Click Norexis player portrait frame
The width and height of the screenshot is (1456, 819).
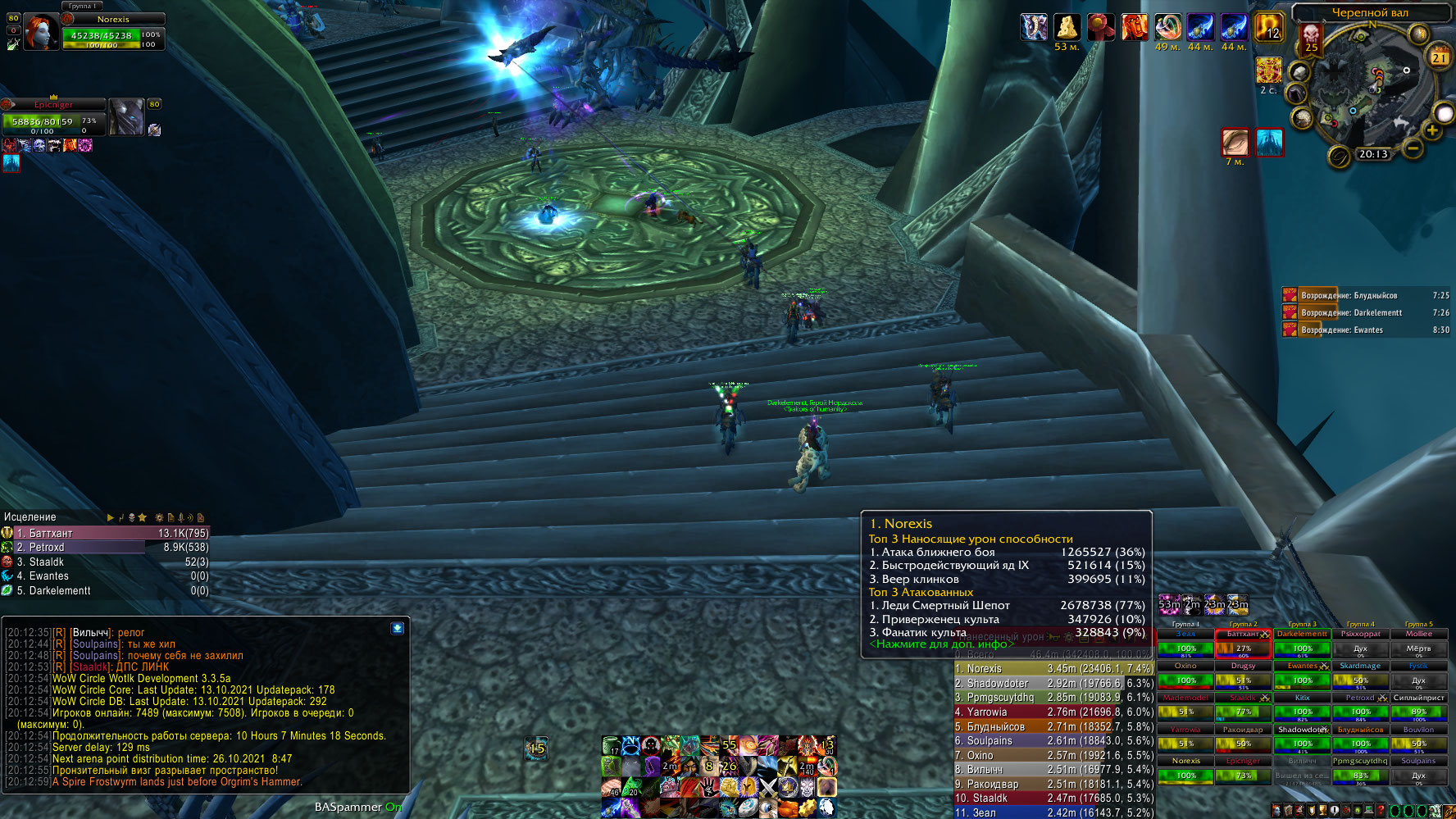point(40,32)
